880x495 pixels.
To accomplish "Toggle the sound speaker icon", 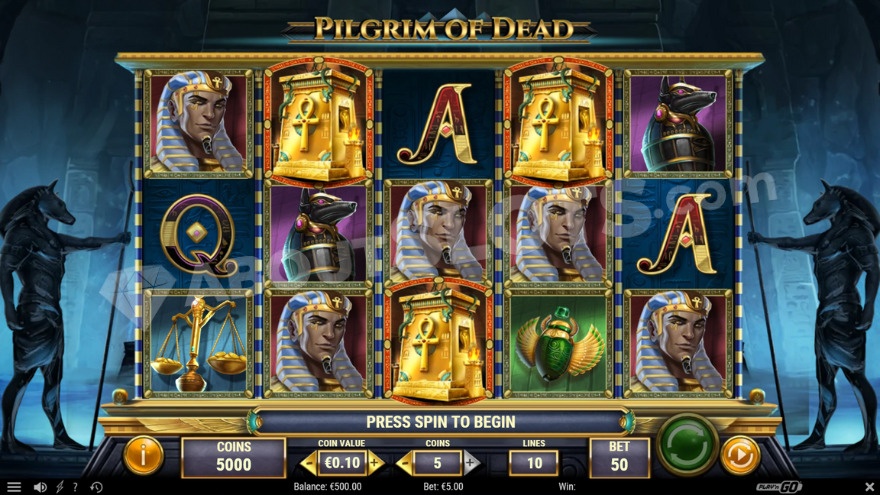I will click(40, 487).
